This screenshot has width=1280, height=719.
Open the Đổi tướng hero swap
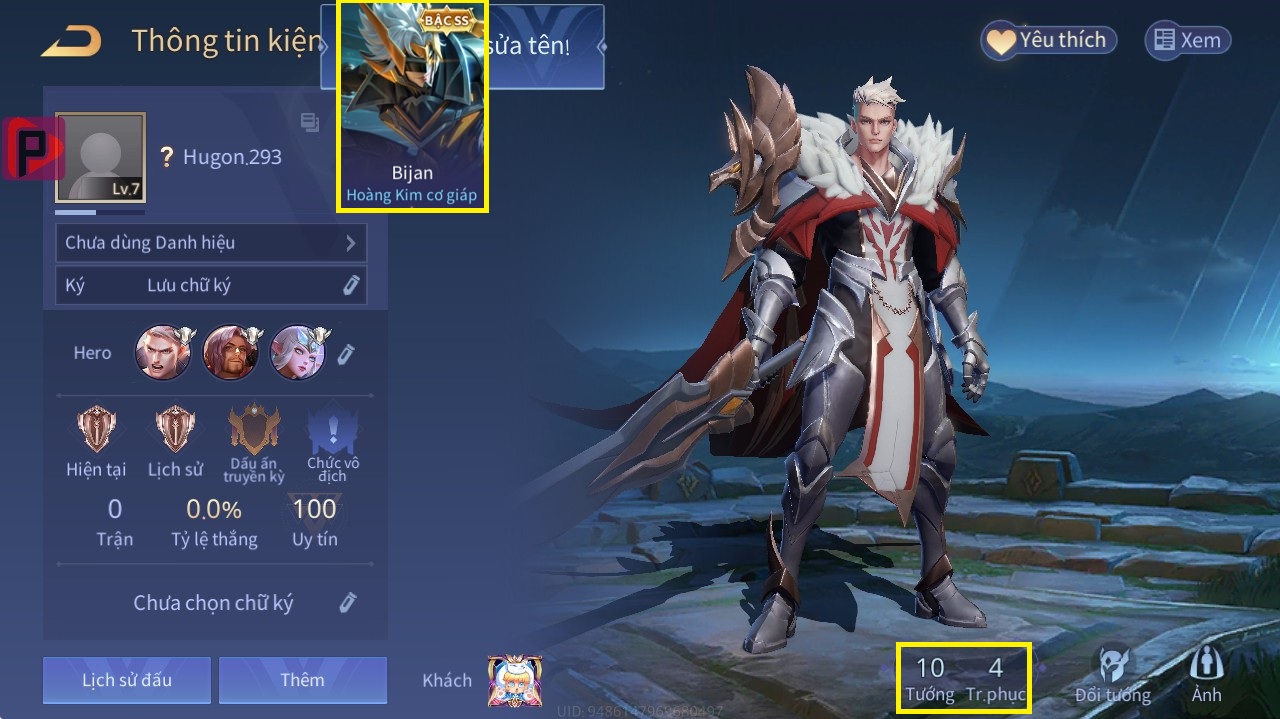pos(1113,675)
